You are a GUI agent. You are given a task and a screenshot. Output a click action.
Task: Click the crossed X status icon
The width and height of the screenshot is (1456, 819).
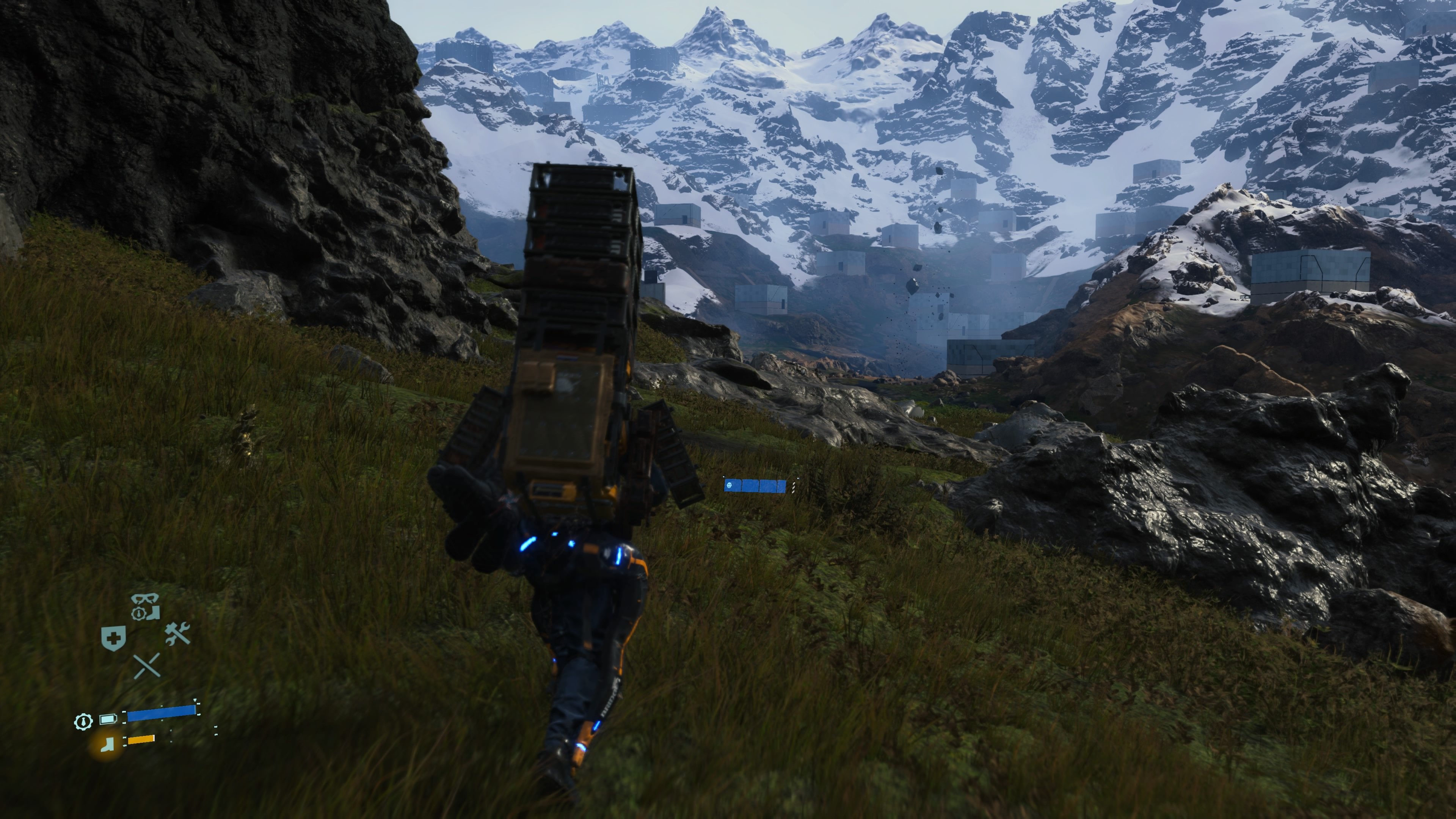(147, 665)
